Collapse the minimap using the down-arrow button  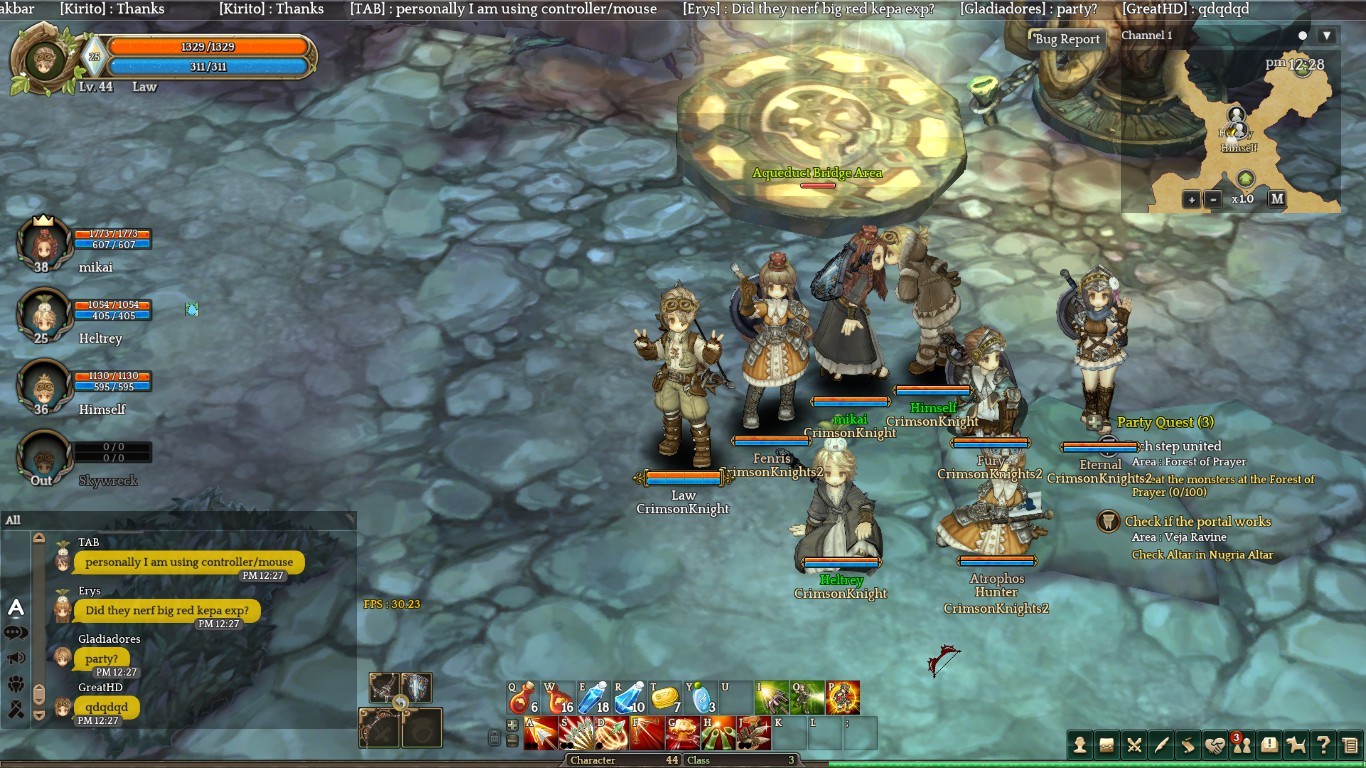[1327, 36]
